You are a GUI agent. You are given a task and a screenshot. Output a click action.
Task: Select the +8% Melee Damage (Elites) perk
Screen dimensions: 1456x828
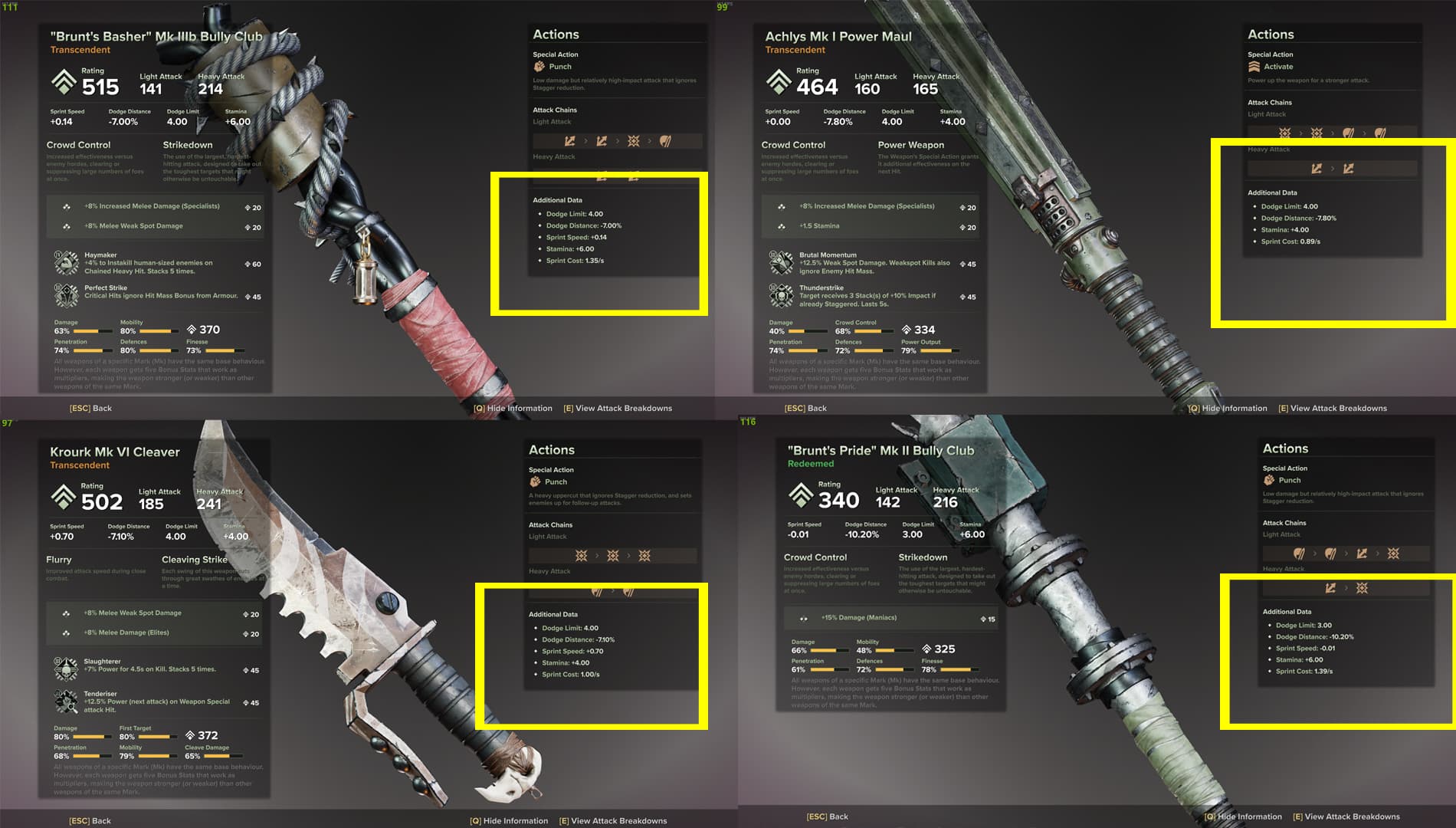[x=153, y=632]
